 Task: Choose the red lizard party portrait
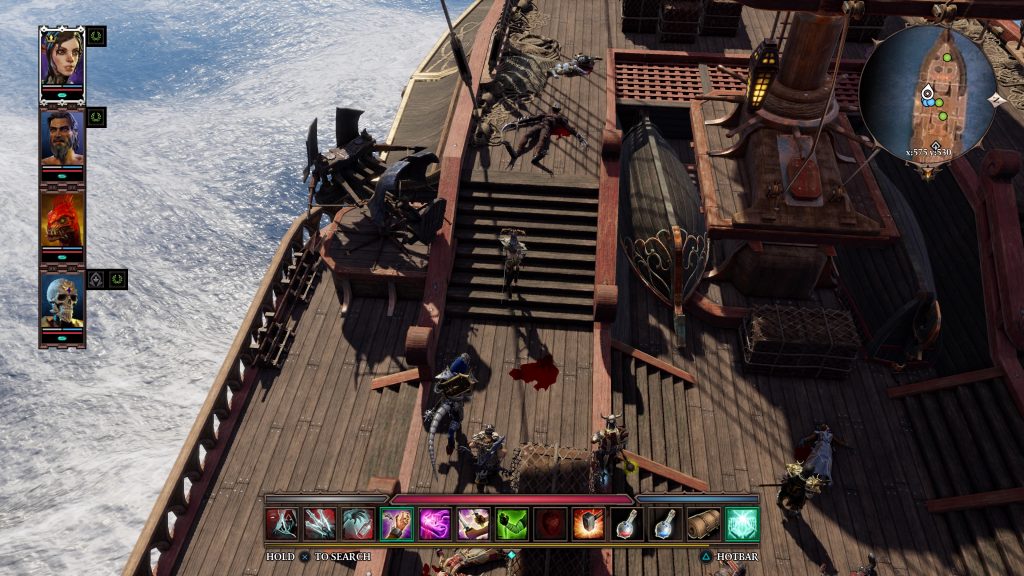62,220
